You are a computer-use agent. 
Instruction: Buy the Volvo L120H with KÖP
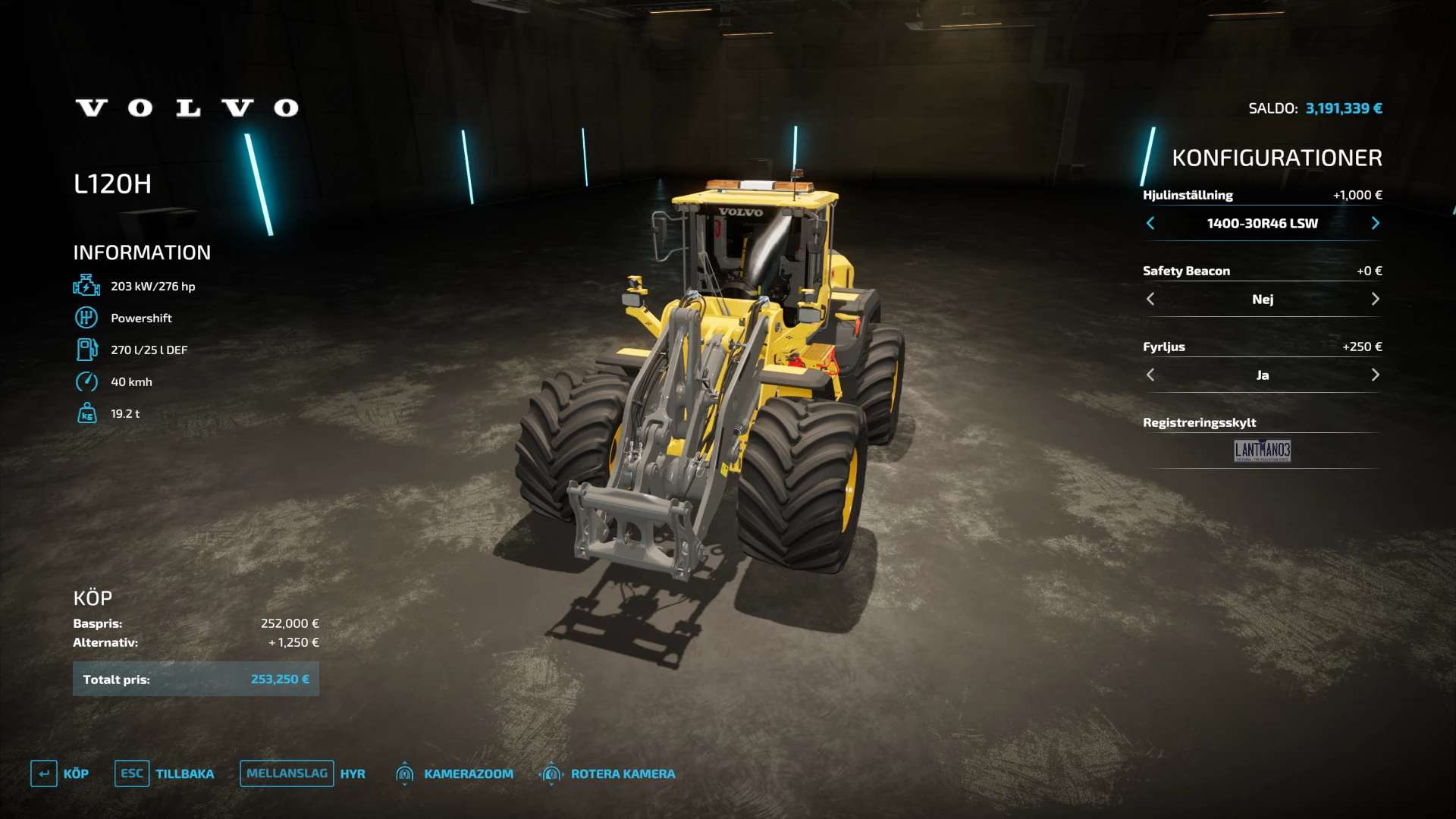(x=60, y=773)
